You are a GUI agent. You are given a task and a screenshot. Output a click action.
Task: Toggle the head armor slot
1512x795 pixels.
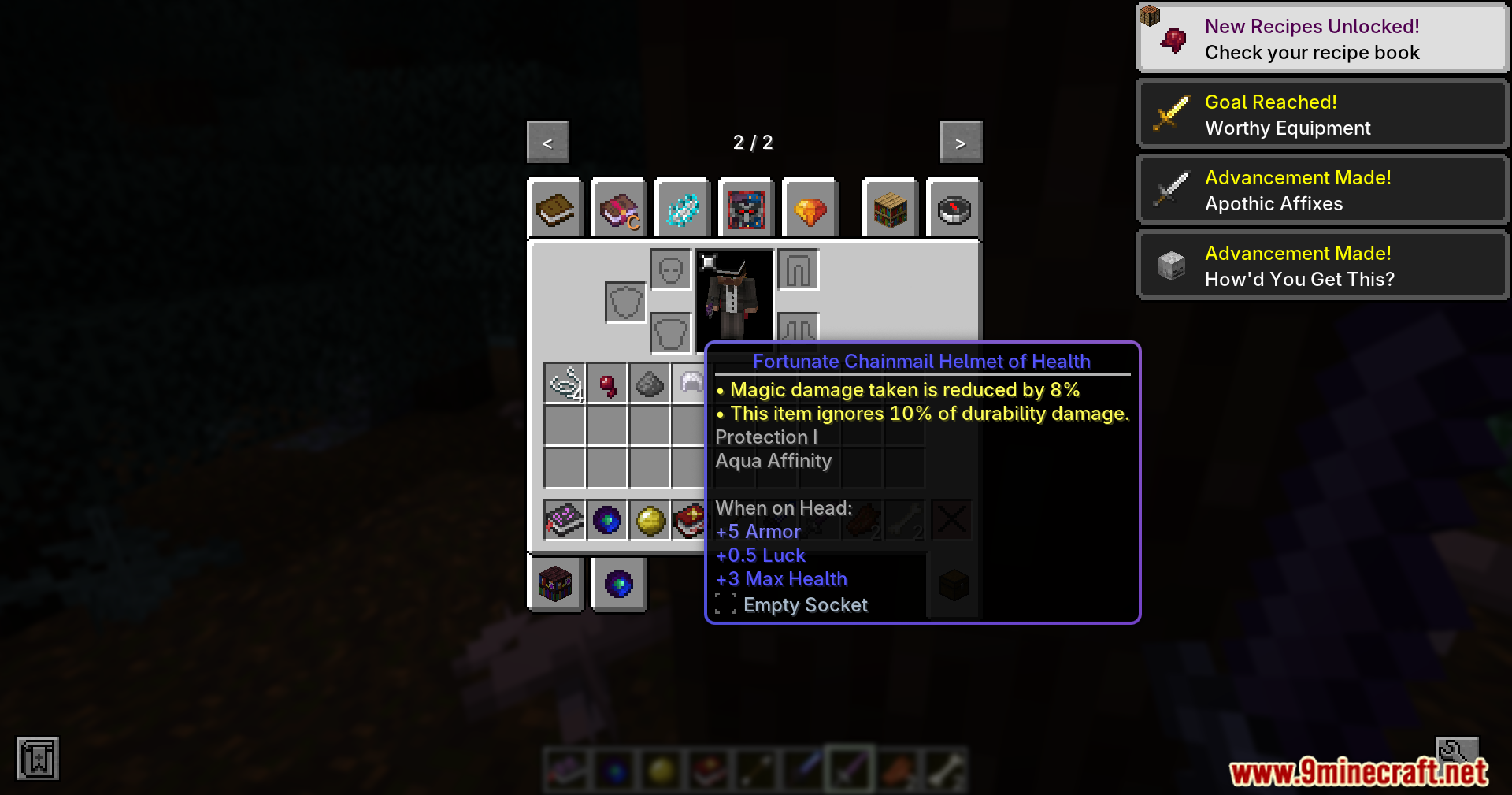(670, 269)
